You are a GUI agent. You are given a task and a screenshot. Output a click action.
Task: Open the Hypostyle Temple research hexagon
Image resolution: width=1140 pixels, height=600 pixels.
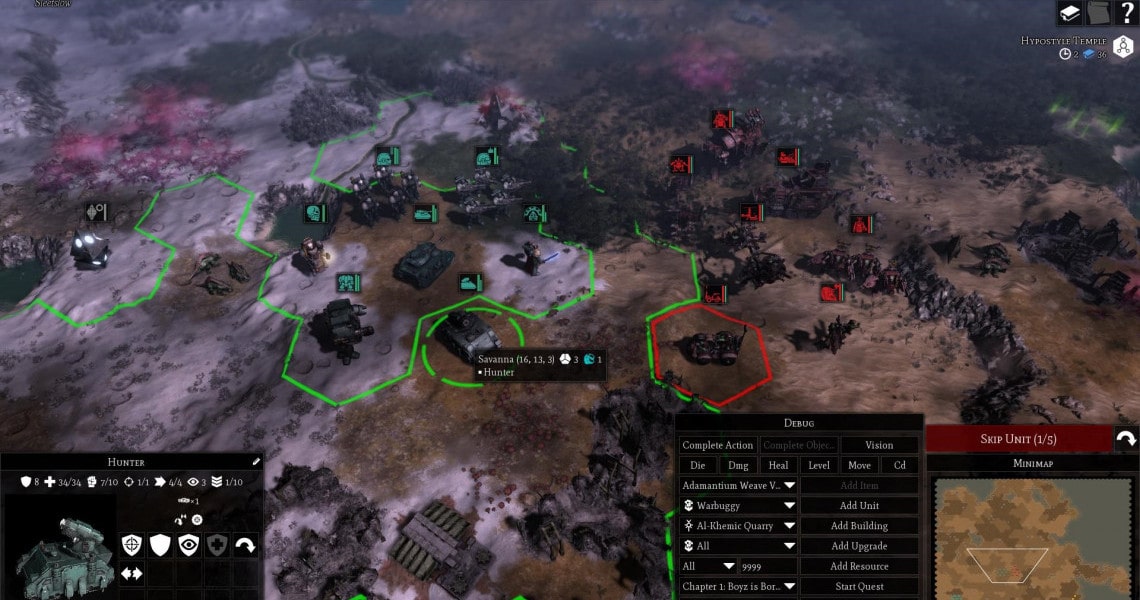tap(1123, 47)
